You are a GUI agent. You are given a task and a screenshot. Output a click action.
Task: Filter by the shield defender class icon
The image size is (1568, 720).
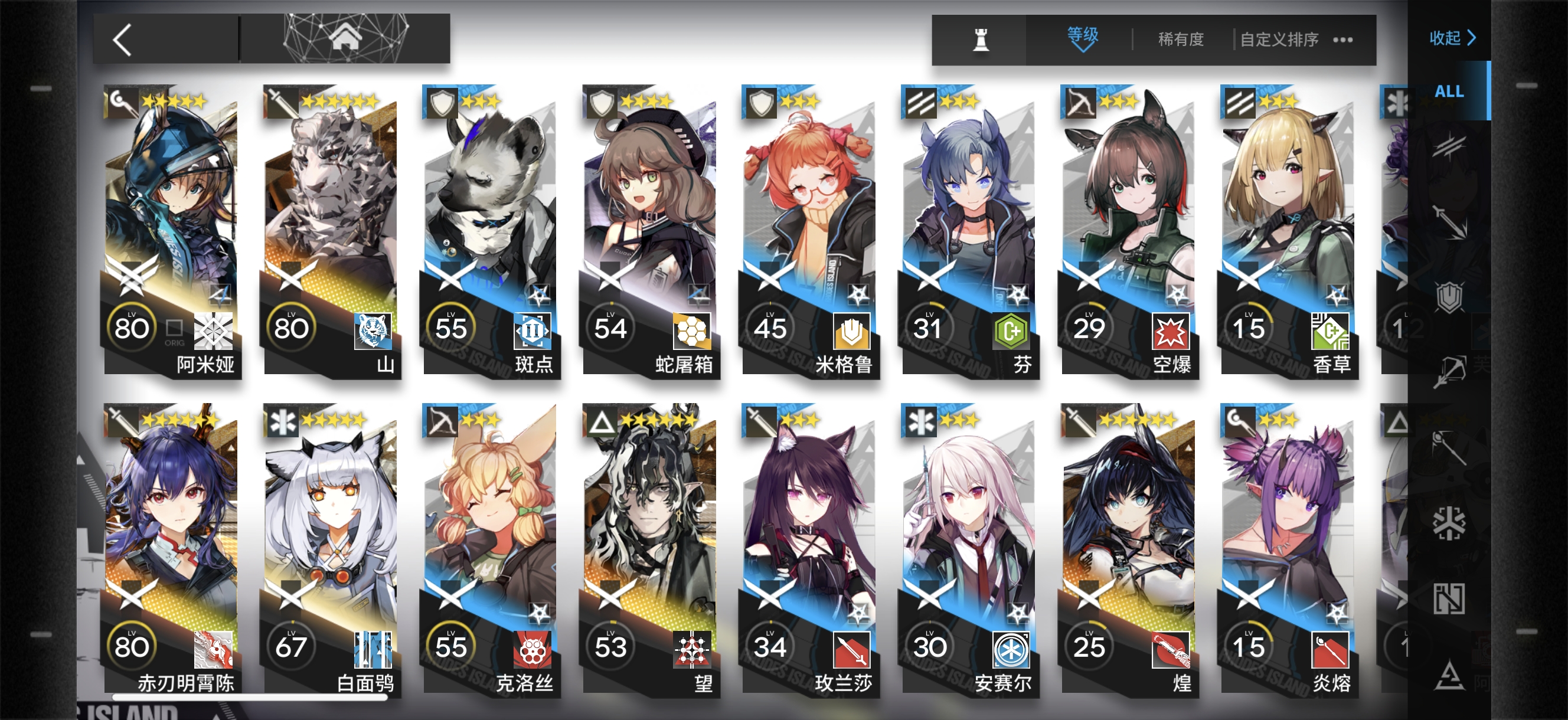(1449, 297)
